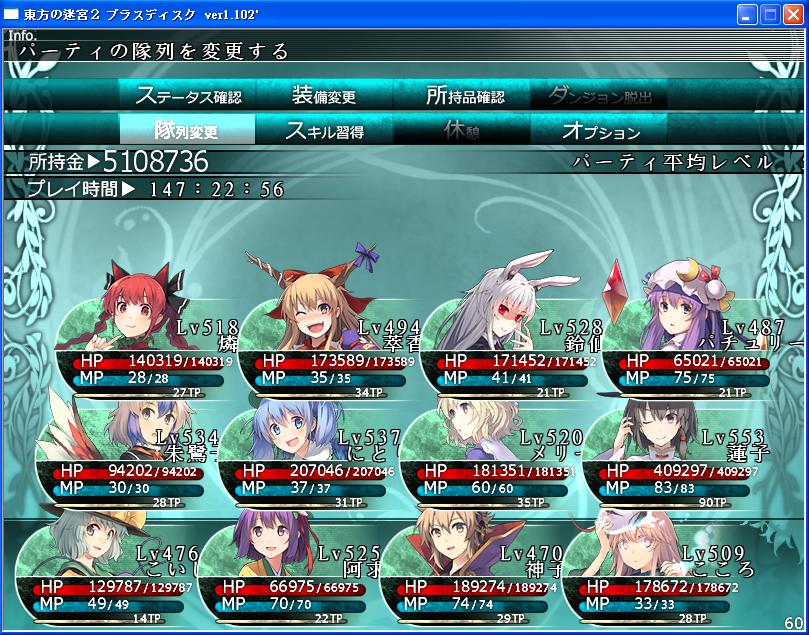Select the 隊列変更 formation menu
809x635 pixels.
[187, 130]
